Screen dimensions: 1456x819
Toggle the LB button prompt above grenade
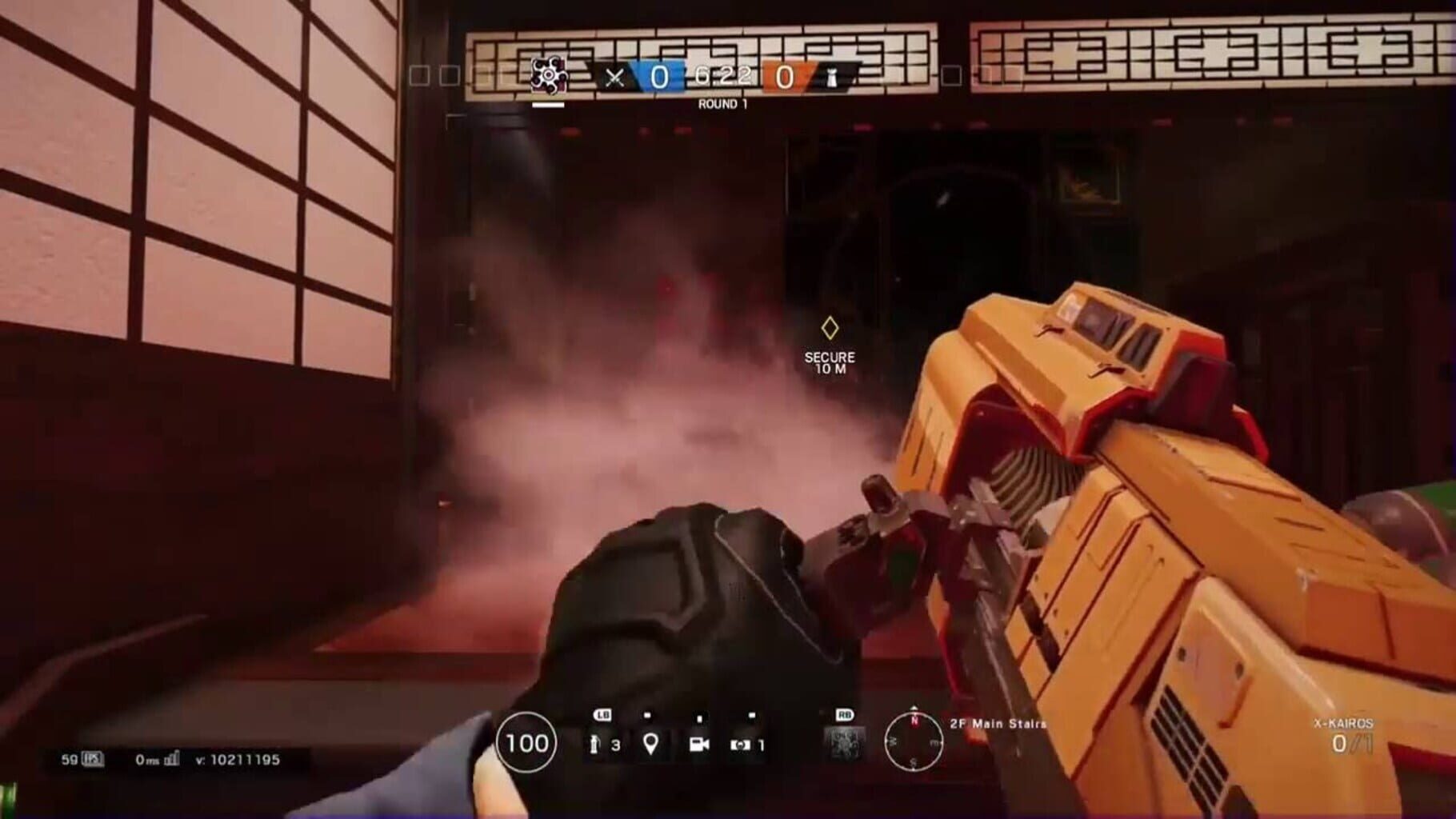click(602, 713)
